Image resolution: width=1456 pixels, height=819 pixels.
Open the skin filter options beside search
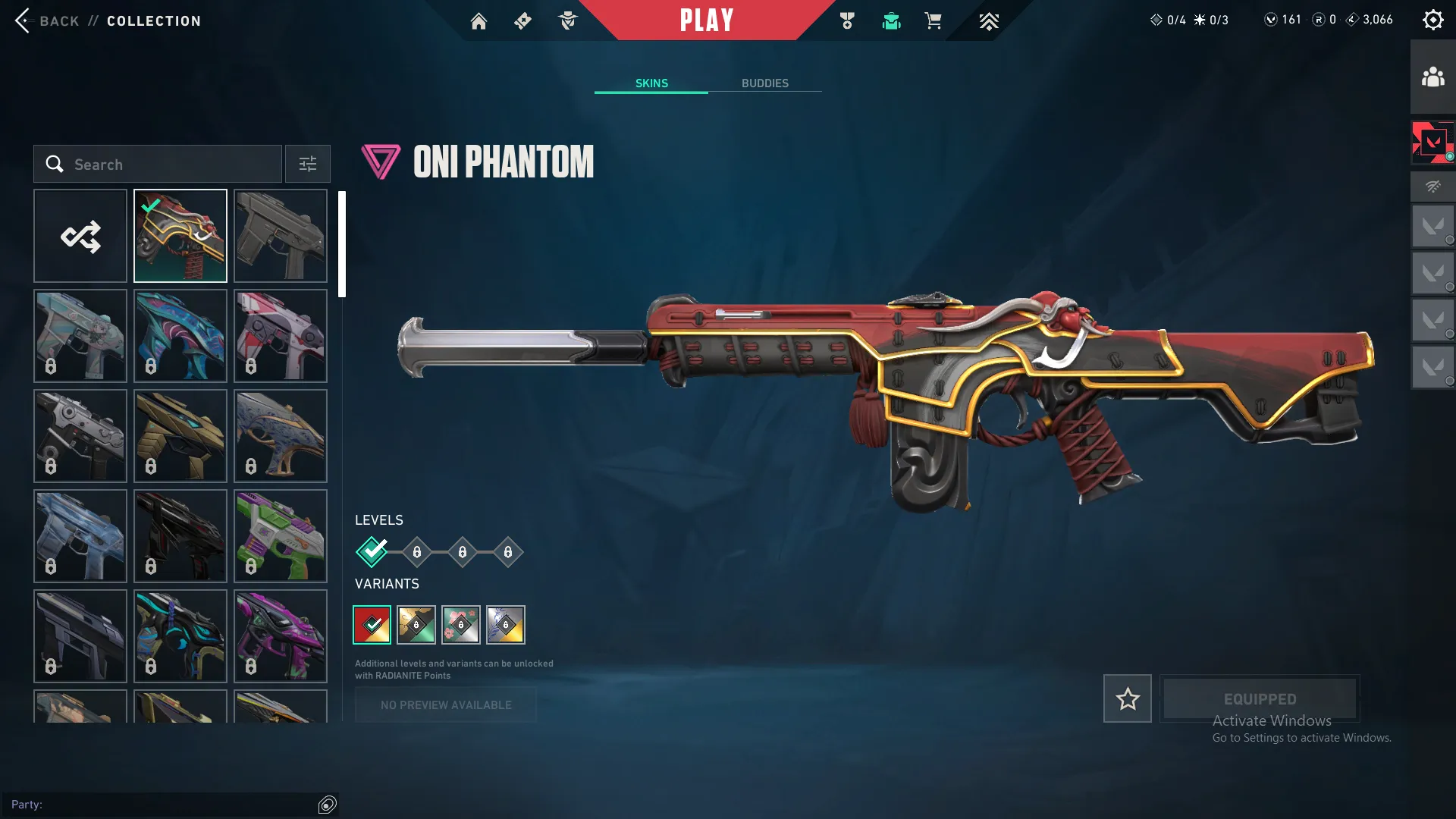pos(307,164)
